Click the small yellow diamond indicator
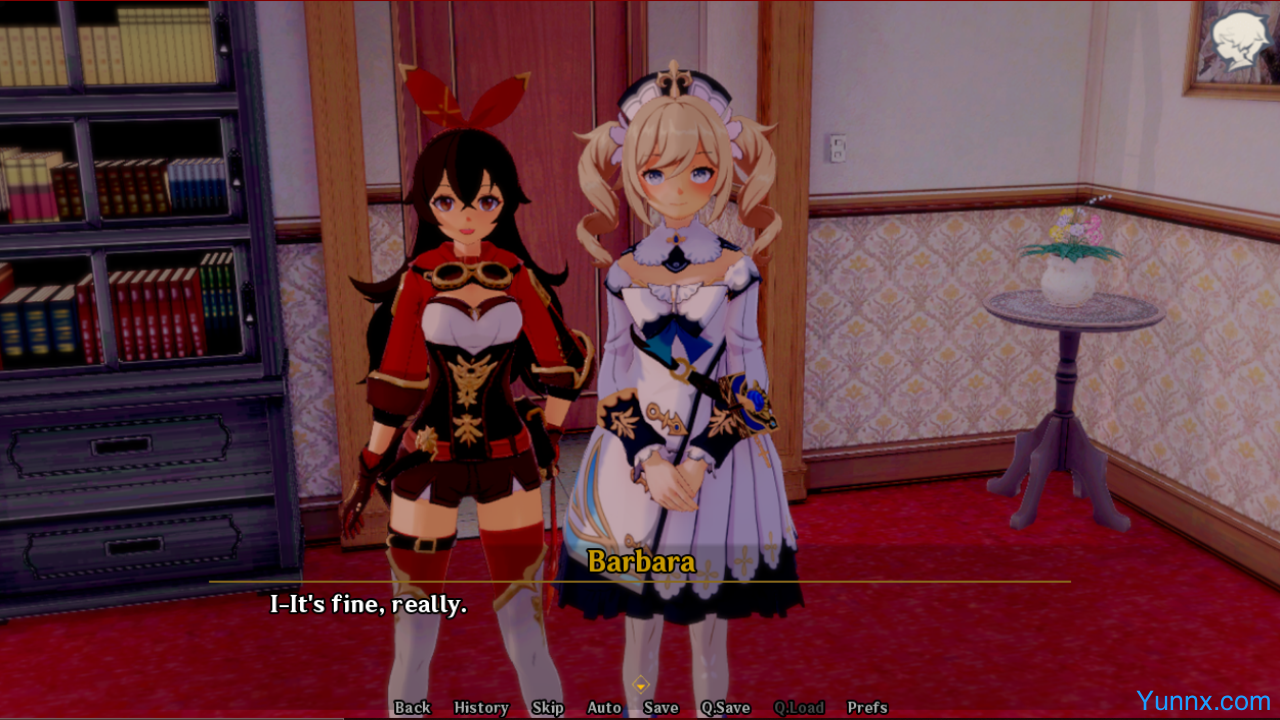Image resolution: width=1280 pixels, height=720 pixels. (x=641, y=685)
